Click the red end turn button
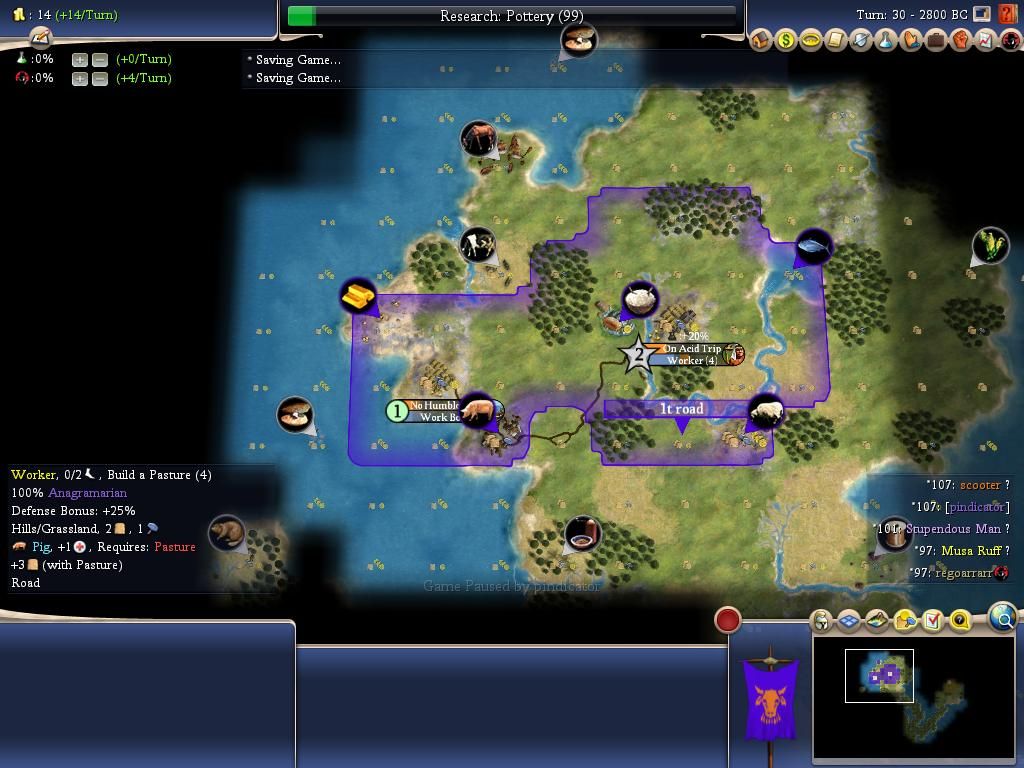1024x768 pixels. pos(728,620)
